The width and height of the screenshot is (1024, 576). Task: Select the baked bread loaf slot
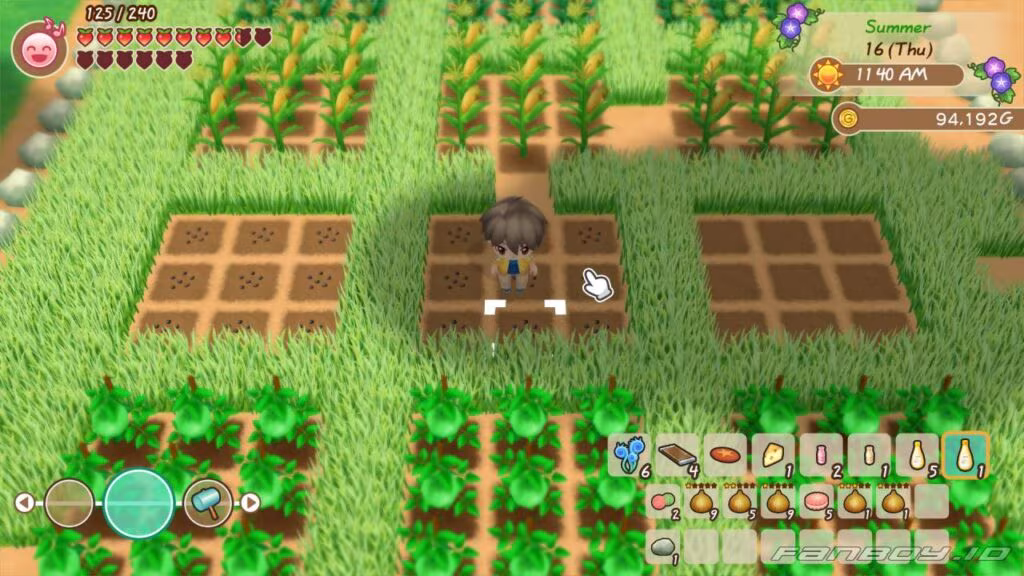[725, 456]
